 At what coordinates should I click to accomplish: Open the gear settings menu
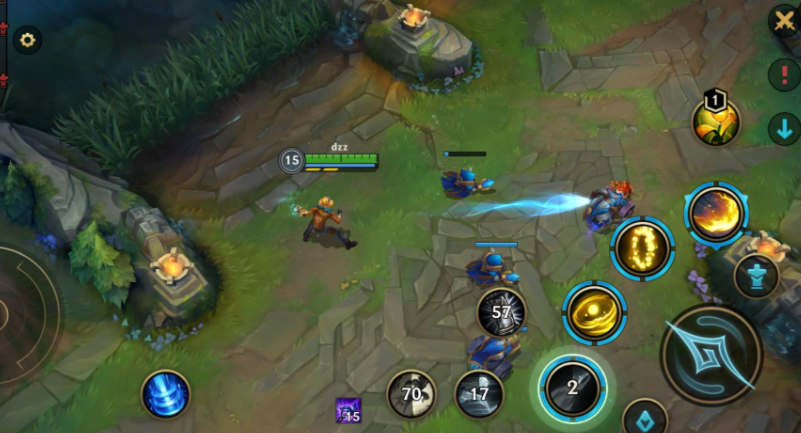tap(27, 40)
